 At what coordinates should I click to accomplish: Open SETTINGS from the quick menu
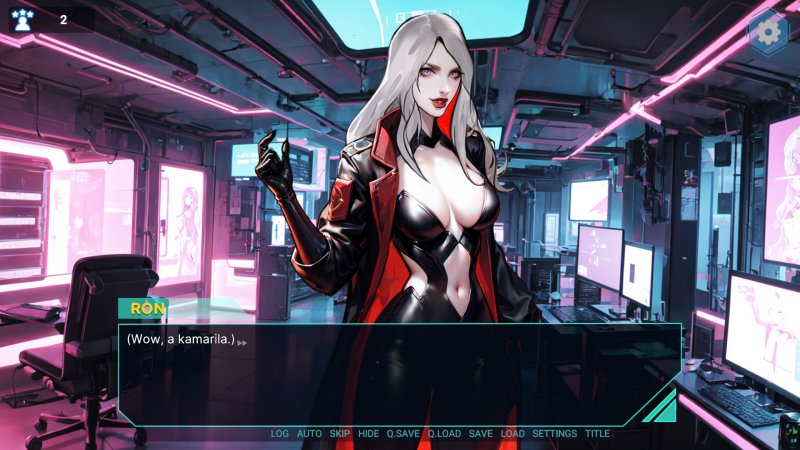(554, 434)
